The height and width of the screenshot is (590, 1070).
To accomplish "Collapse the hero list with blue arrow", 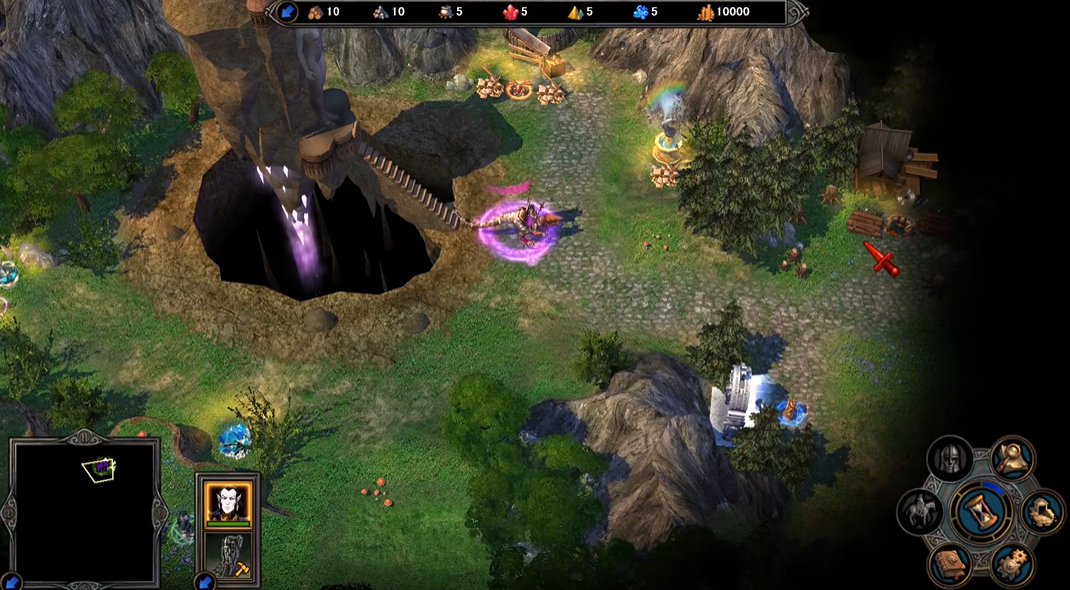I will pyautogui.click(x=204, y=580).
